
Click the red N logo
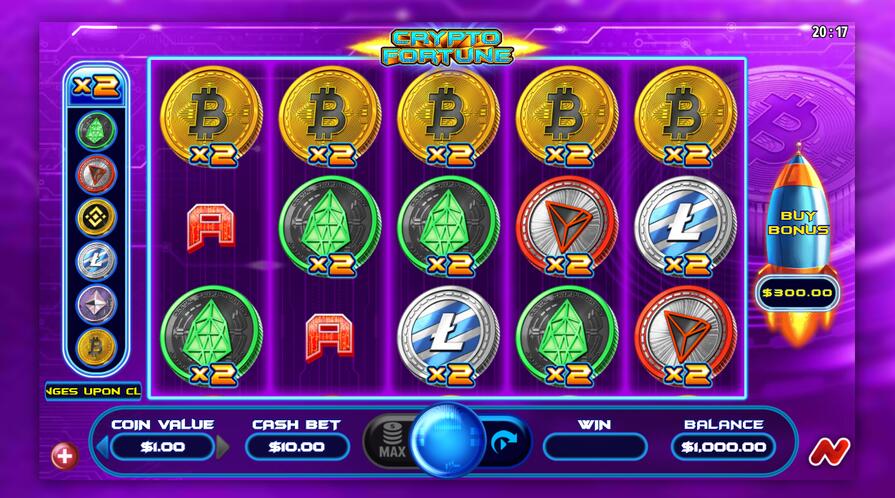pyautogui.click(x=825, y=450)
